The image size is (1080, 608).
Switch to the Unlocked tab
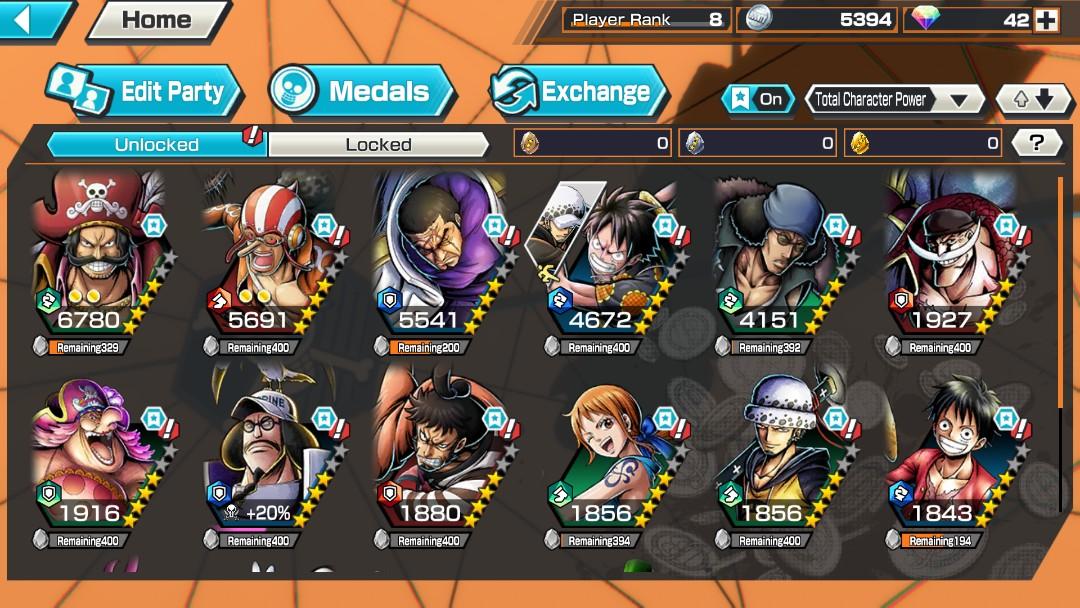[x=156, y=144]
